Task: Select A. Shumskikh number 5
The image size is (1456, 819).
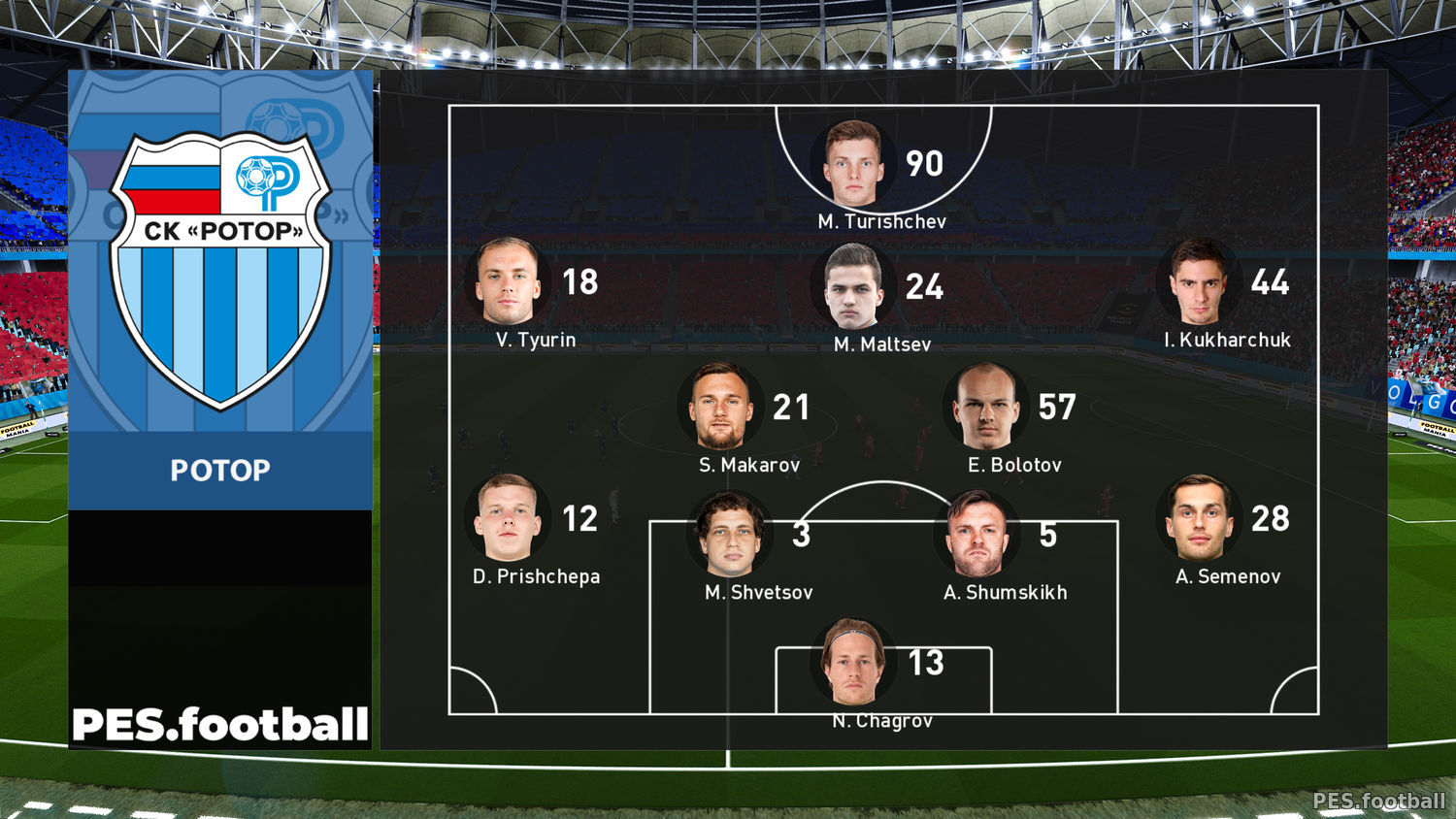Action: [1047, 535]
